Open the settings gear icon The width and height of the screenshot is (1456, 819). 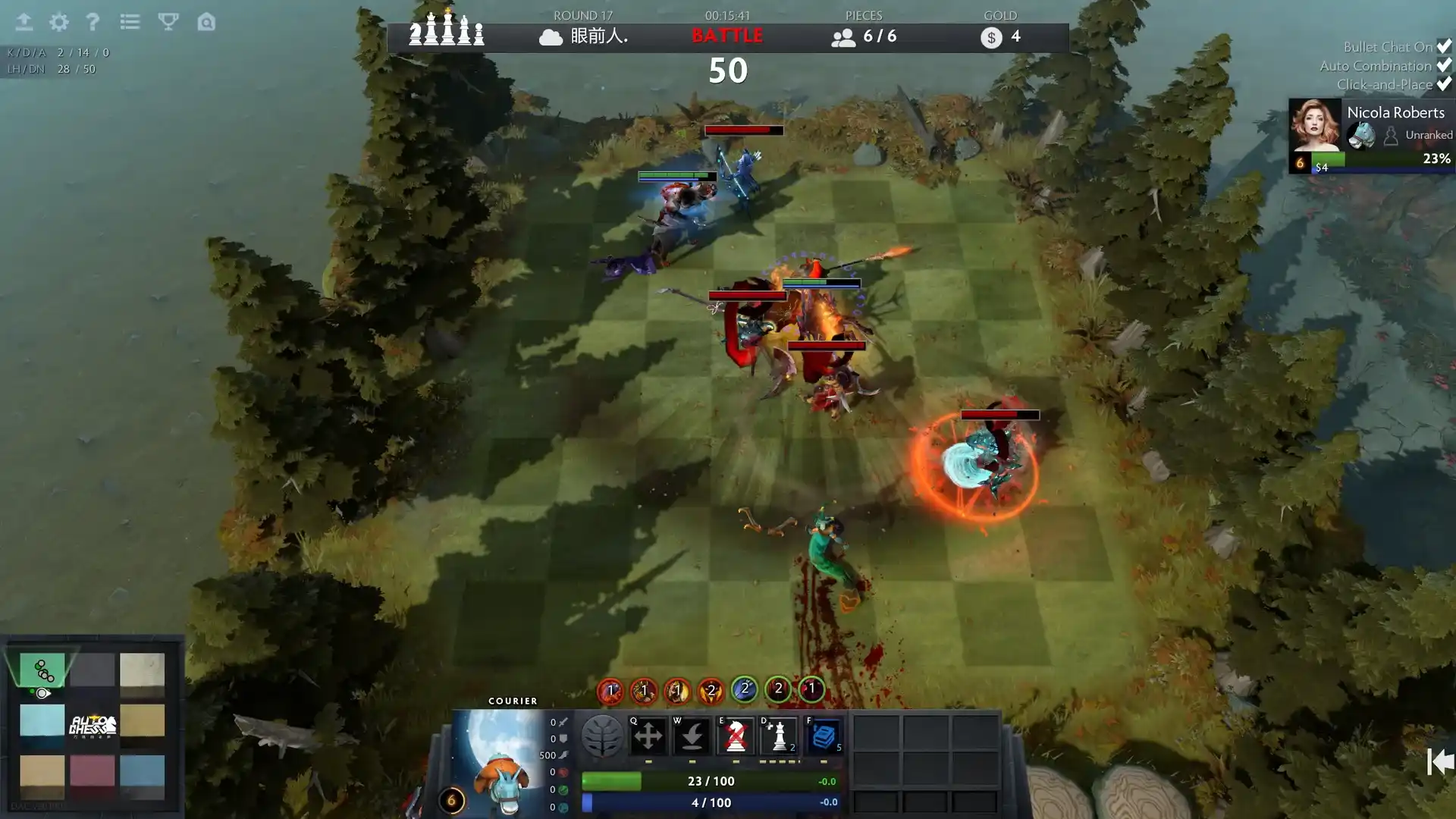[x=58, y=23]
